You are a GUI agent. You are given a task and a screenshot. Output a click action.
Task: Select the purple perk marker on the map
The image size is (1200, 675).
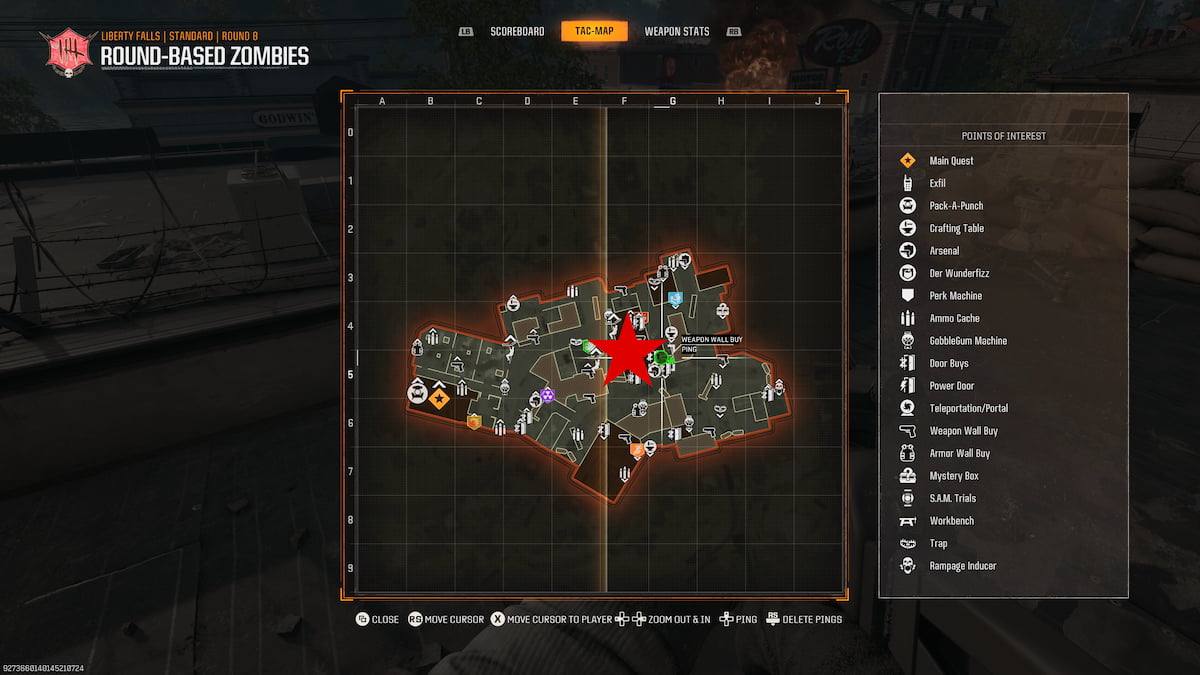547,396
